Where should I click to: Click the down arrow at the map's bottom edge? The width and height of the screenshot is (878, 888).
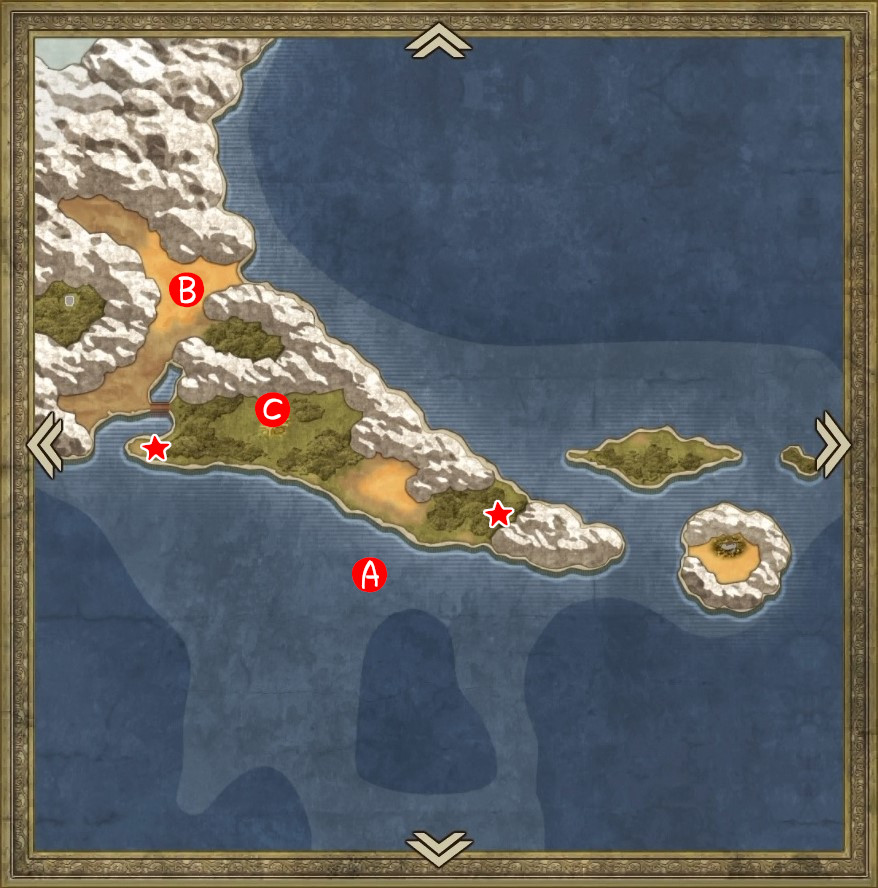click(438, 847)
